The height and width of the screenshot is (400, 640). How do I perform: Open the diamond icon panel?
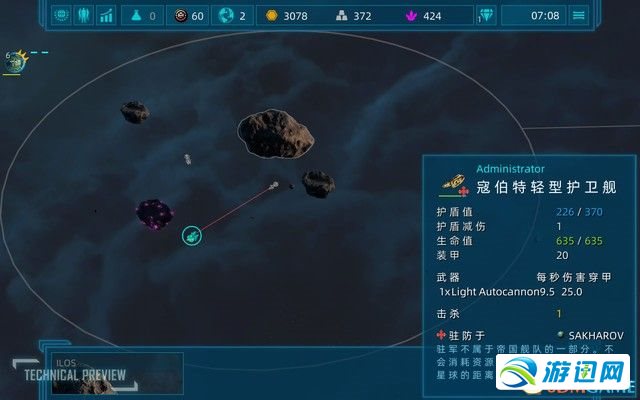[487, 15]
